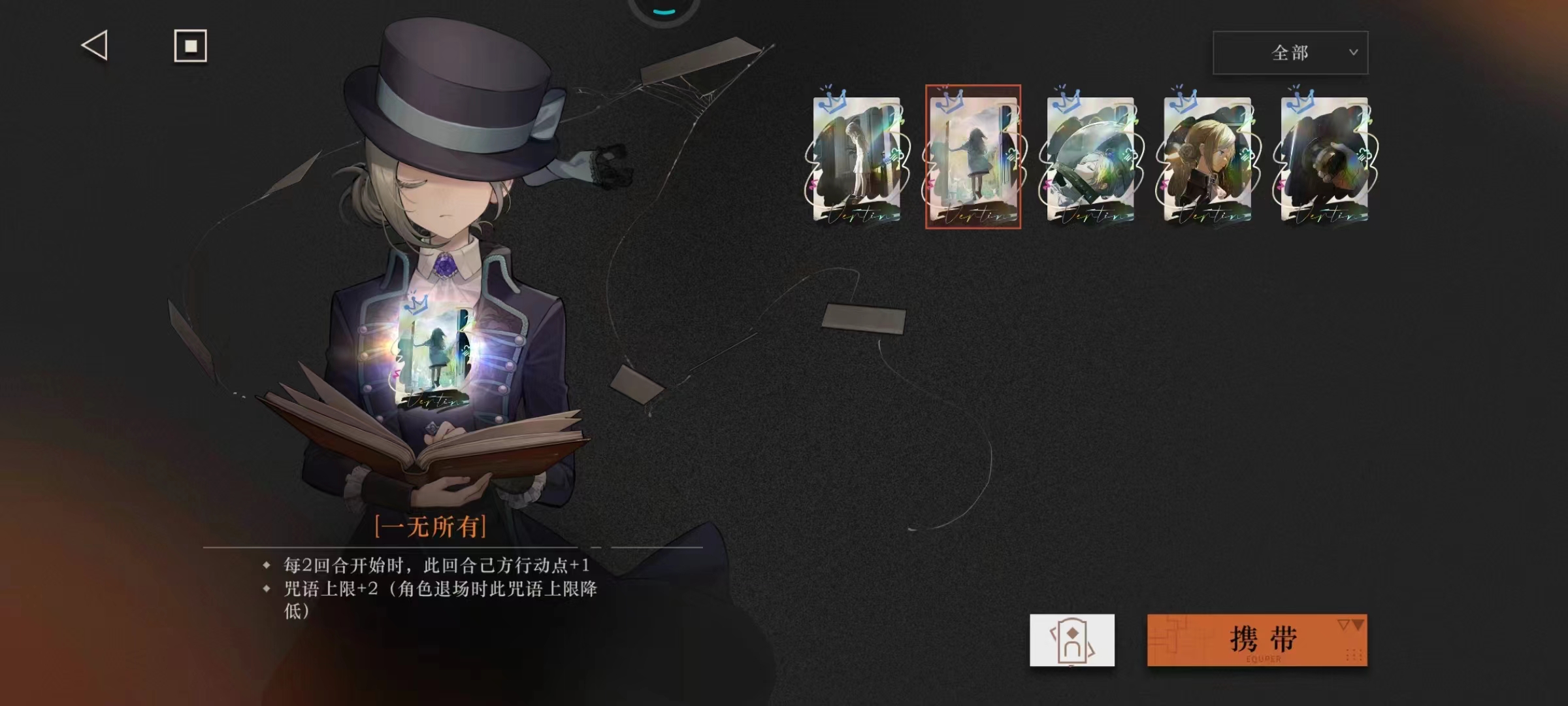Viewport: 1568px width, 706px height.
Task: Pick the card showing a glass helmet
Action: click(x=1090, y=158)
